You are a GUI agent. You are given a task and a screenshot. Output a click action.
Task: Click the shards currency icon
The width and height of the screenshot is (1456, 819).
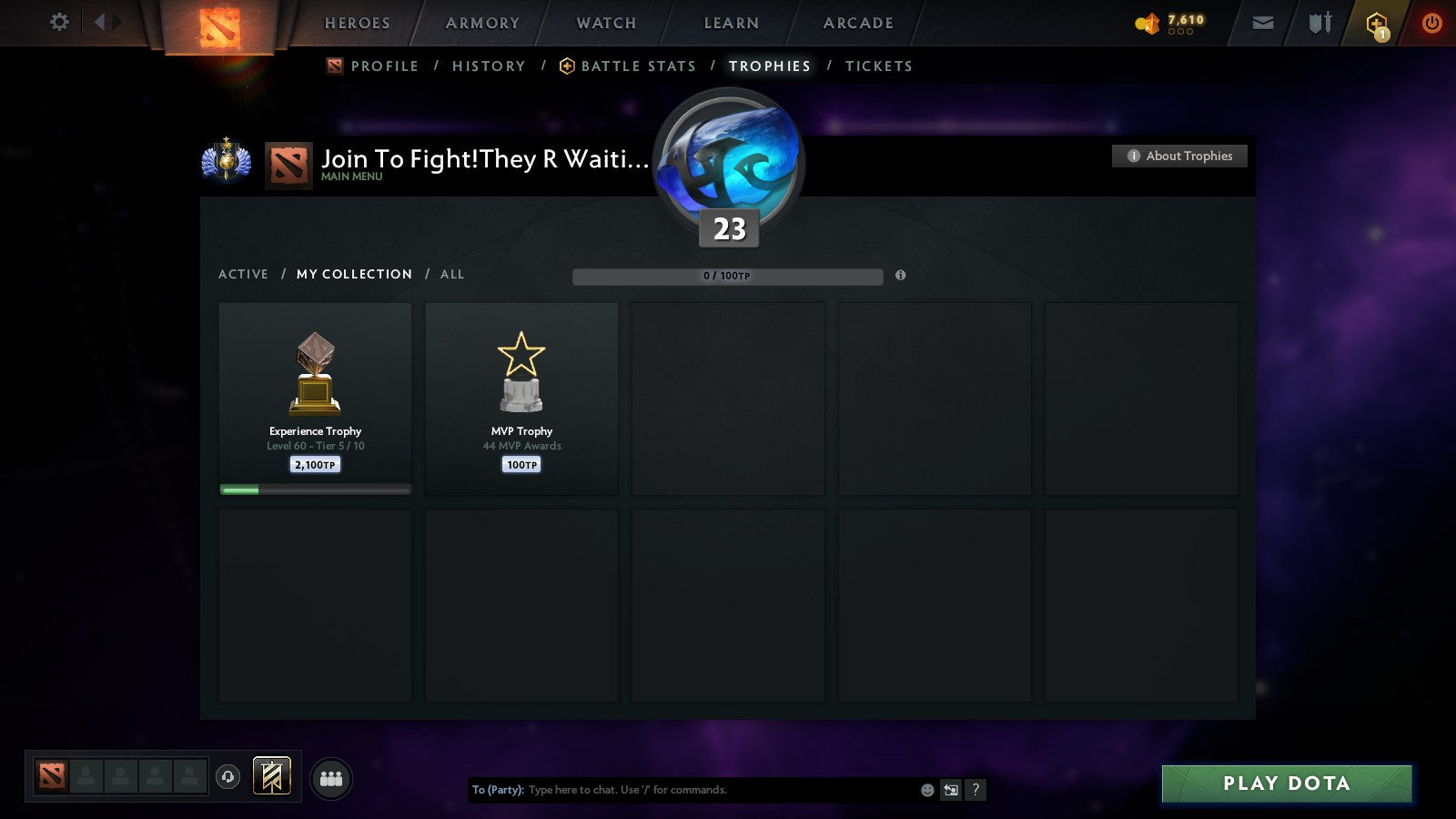tap(1148, 23)
